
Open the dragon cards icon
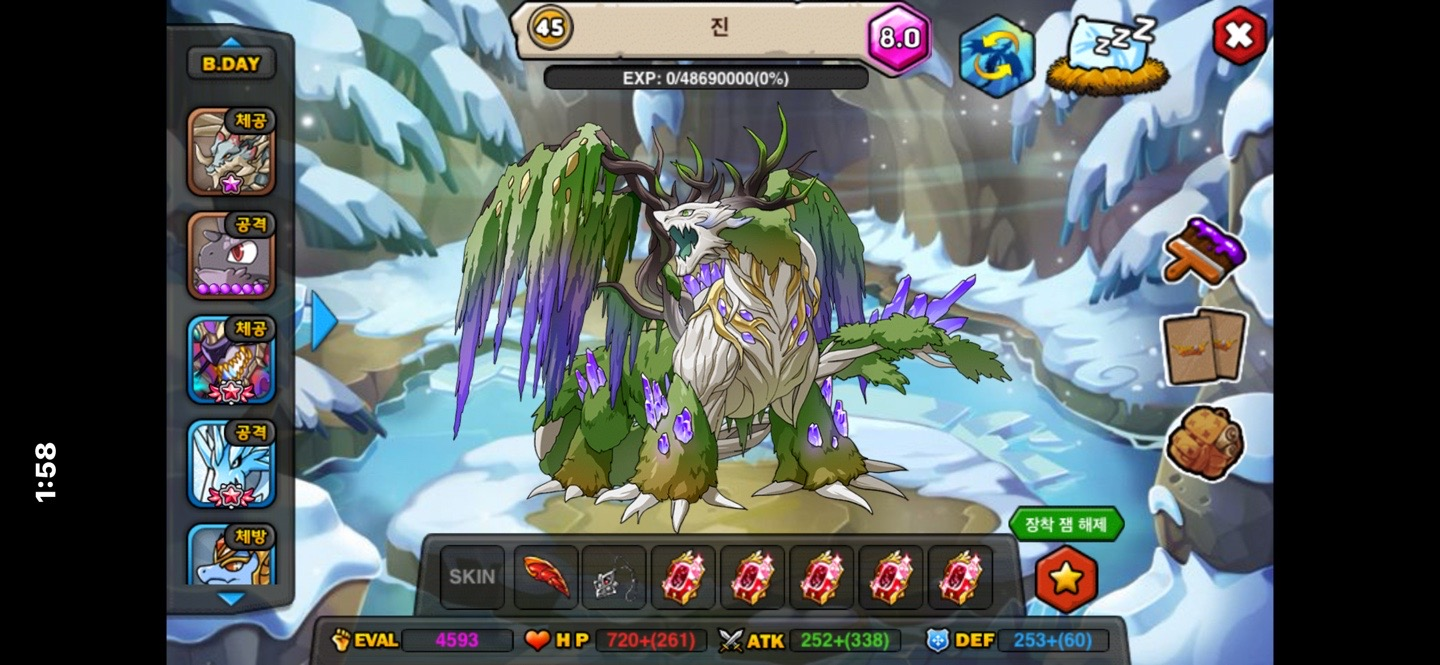coord(1205,346)
